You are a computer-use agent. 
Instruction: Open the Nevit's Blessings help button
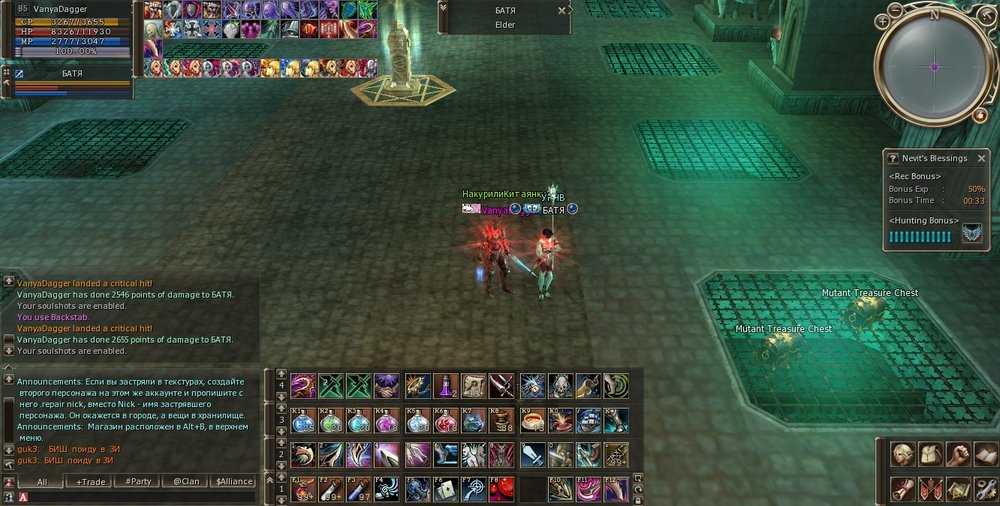pos(892,158)
